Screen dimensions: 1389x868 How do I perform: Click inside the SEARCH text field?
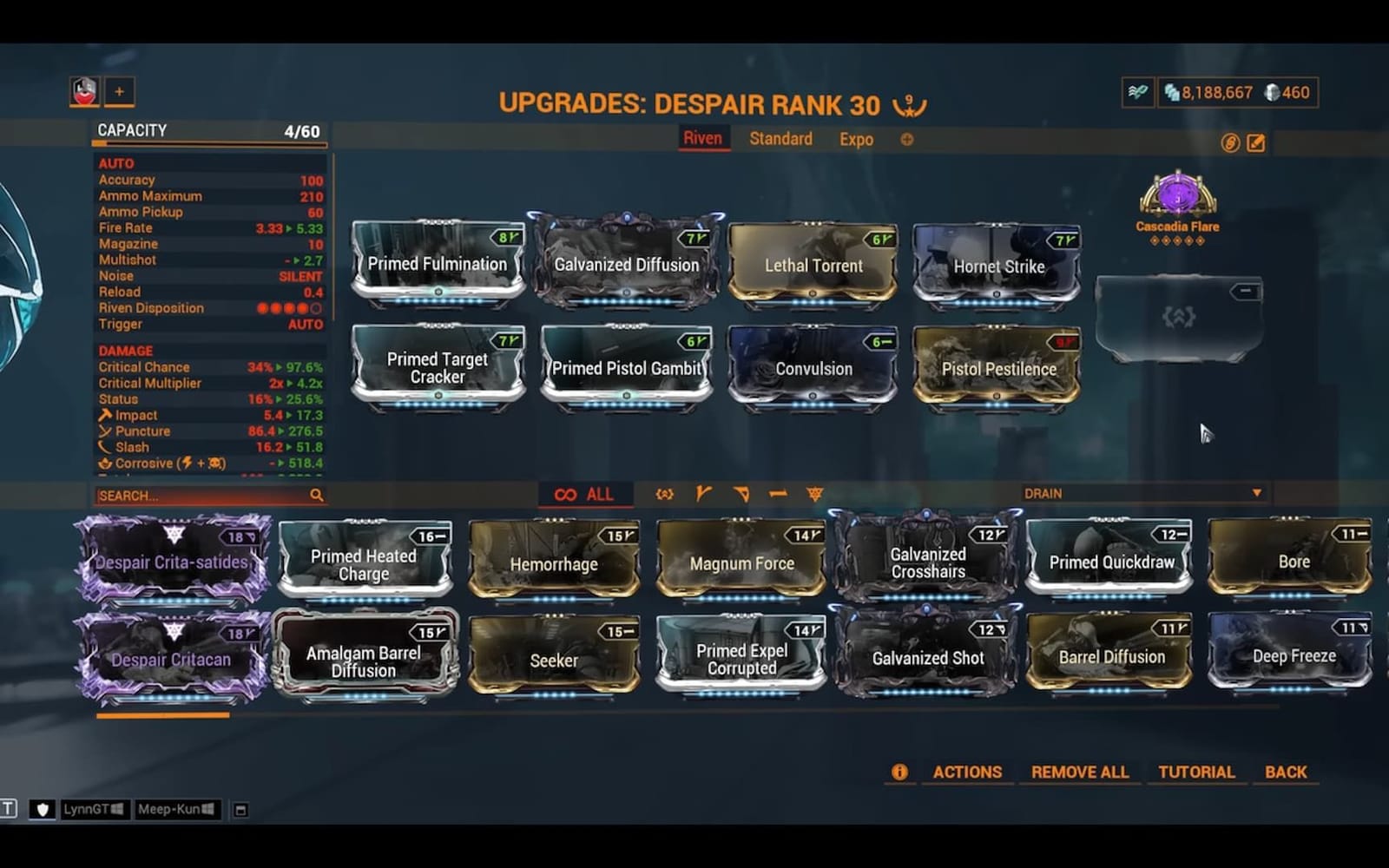[x=191, y=495]
